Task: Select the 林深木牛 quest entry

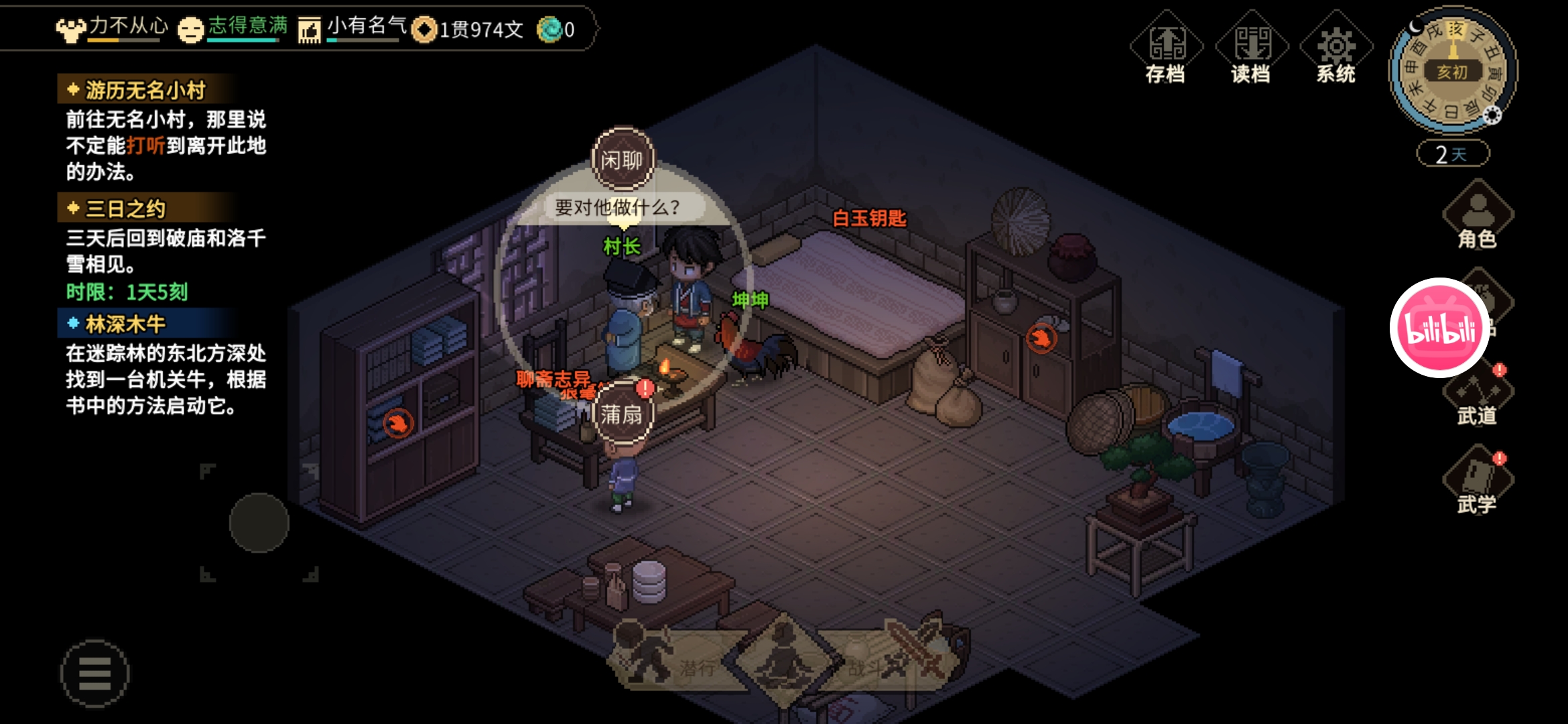Action: tap(125, 324)
